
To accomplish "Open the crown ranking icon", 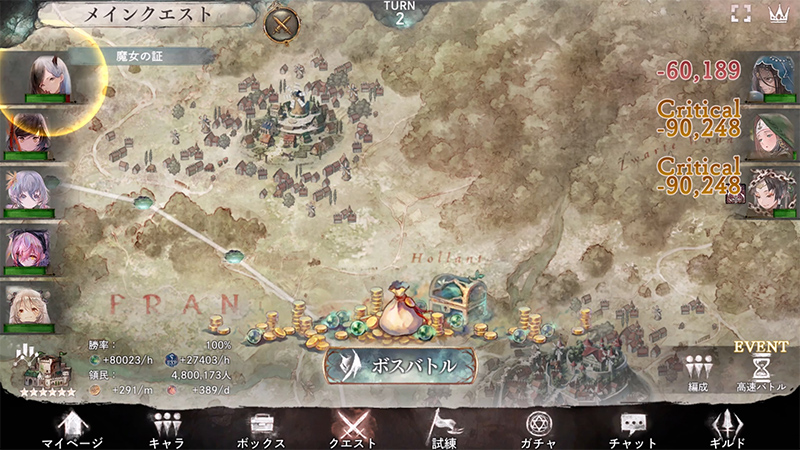I will 777,13.
